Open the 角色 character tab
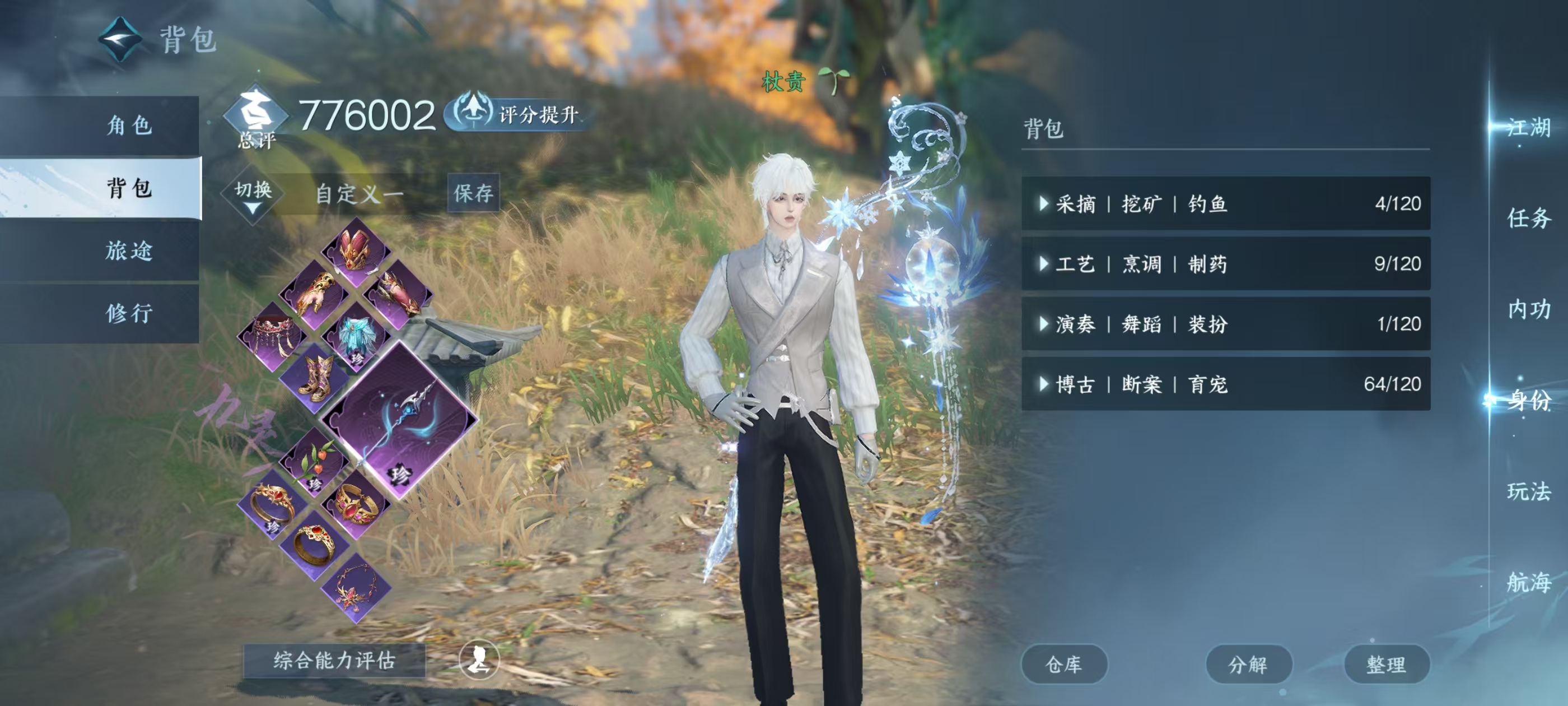Screen dimensions: 1568x706 coord(128,126)
